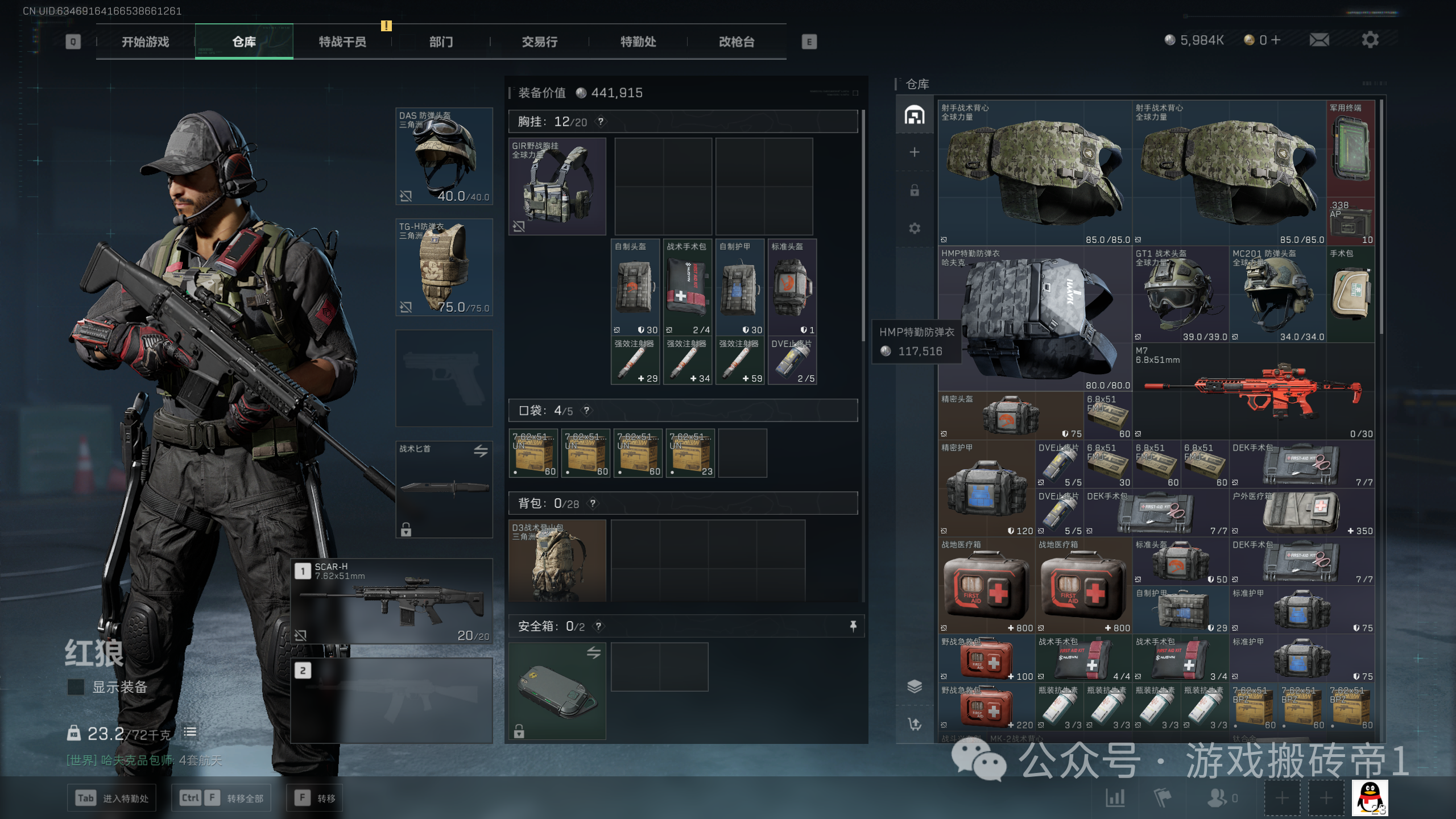This screenshot has width=1456, height=819.
Task: Select the TG-H防弹衣 armor slot
Action: 444,267
